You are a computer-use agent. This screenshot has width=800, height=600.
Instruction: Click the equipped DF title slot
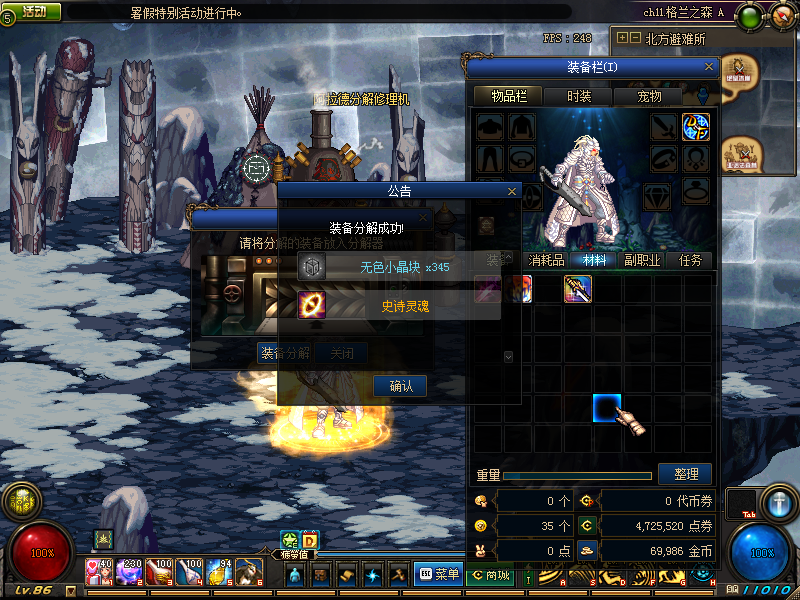pyautogui.click(x=696, y=127)
